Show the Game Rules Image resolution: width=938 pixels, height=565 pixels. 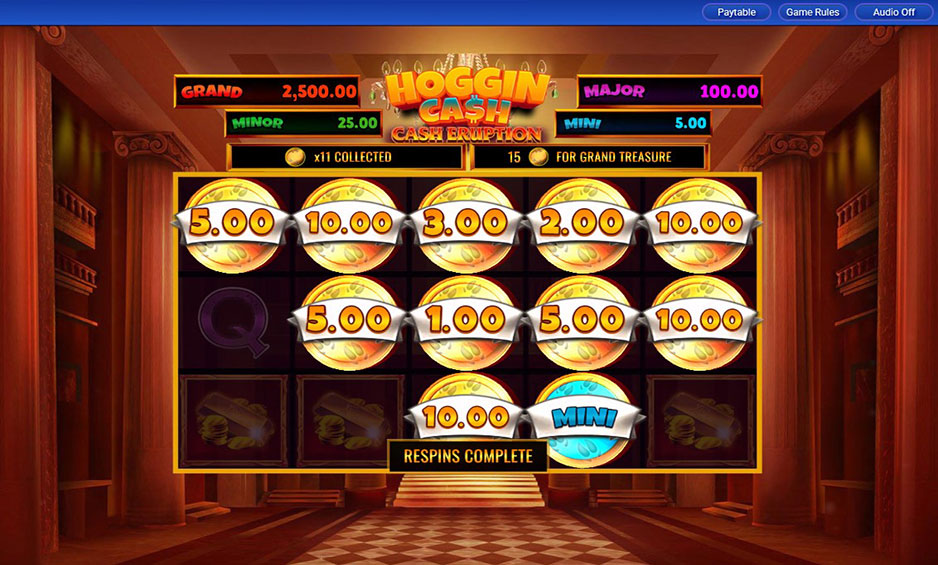click(812, 12)
